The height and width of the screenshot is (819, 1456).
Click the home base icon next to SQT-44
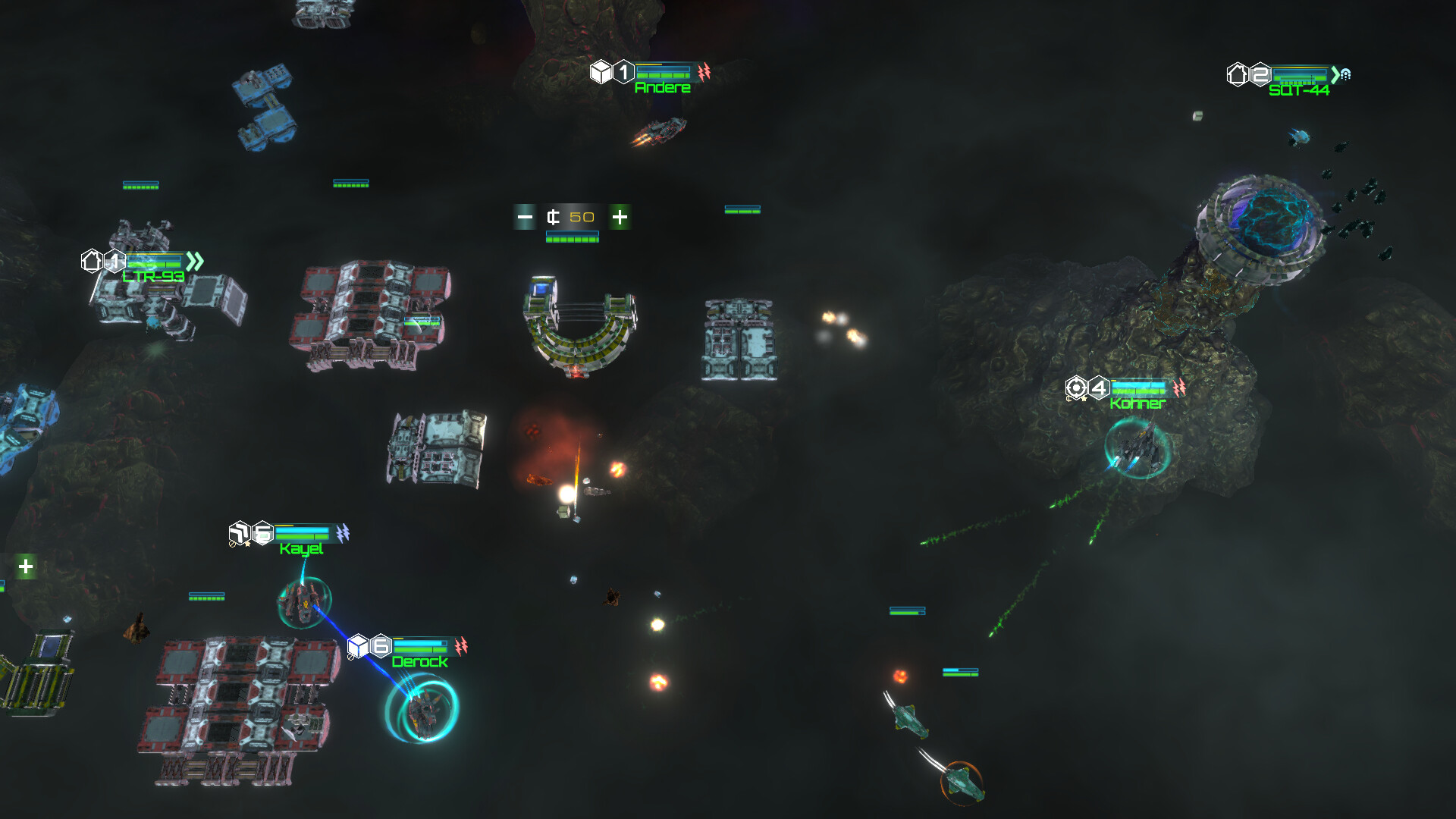(x=1238, y=74)
